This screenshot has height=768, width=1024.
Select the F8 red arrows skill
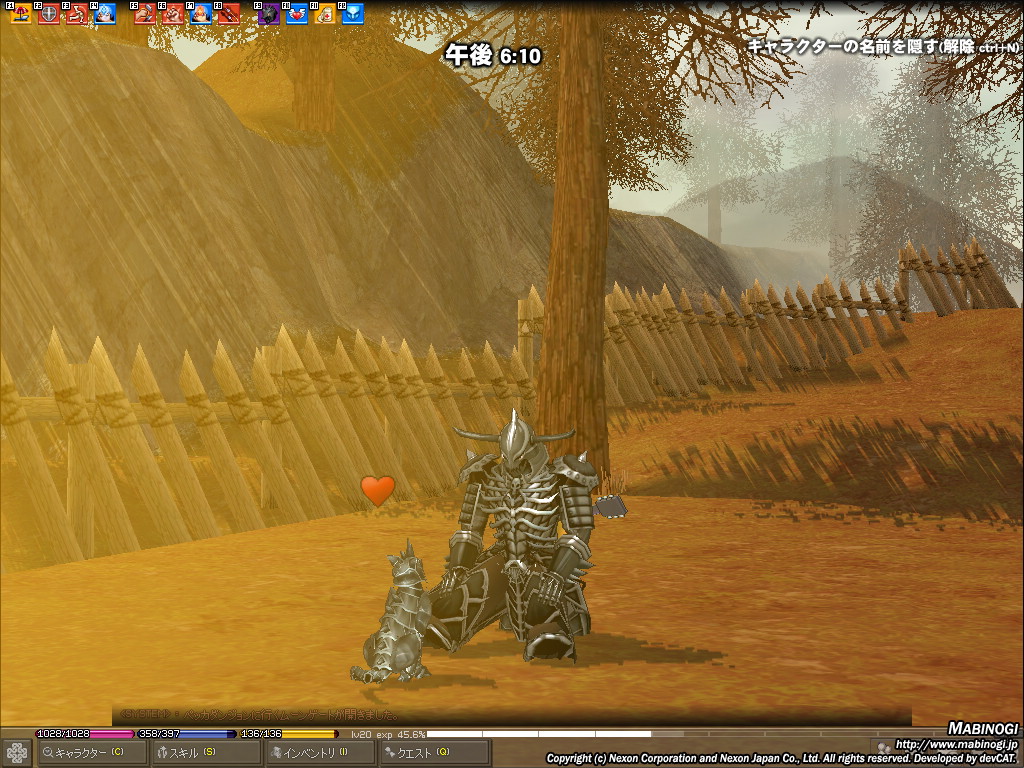pos(229,14)
